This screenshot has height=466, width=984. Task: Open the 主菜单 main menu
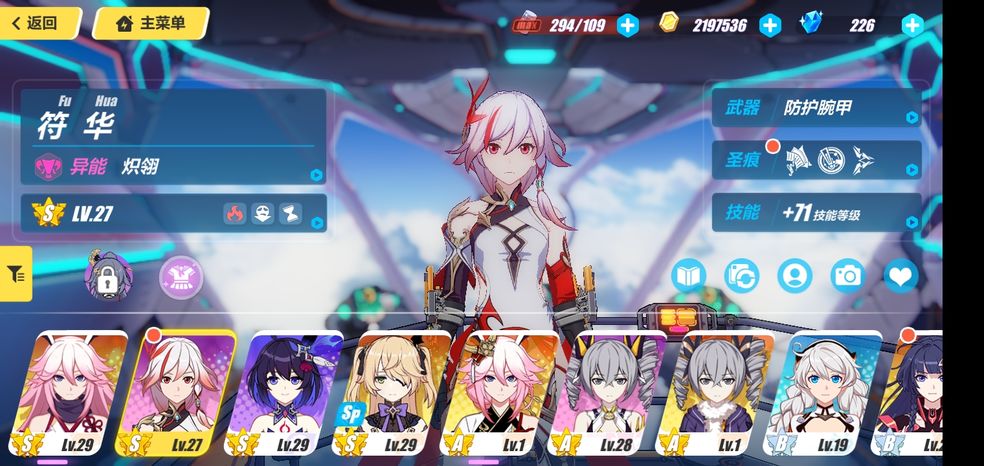150,23
